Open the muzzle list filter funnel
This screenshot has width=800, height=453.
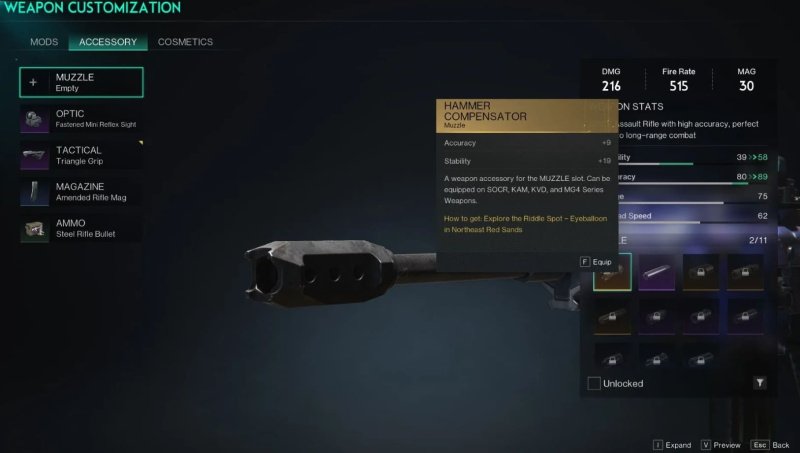click(760, 383)
